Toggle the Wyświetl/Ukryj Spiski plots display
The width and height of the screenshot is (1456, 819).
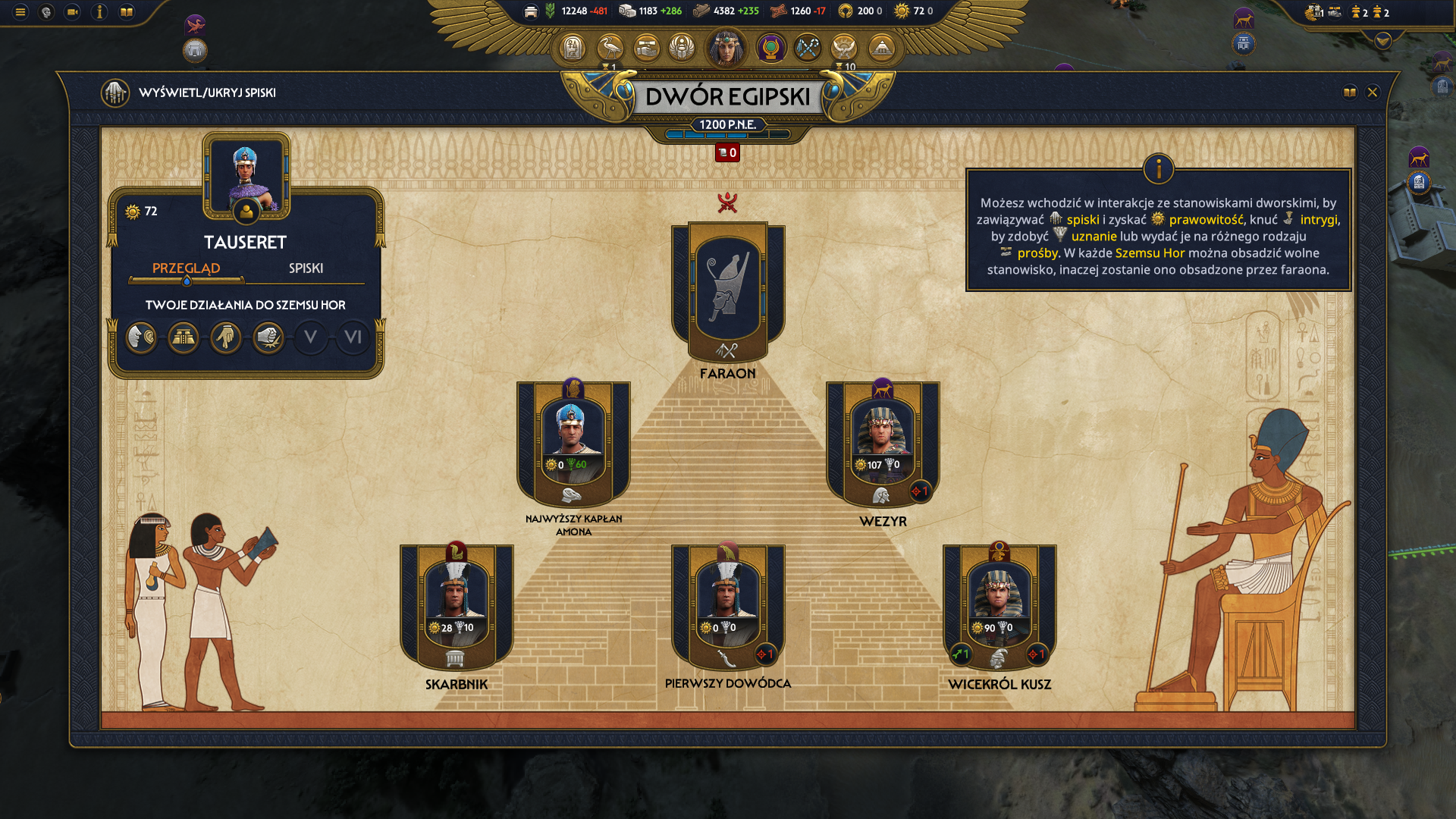(x=115, y=93)
